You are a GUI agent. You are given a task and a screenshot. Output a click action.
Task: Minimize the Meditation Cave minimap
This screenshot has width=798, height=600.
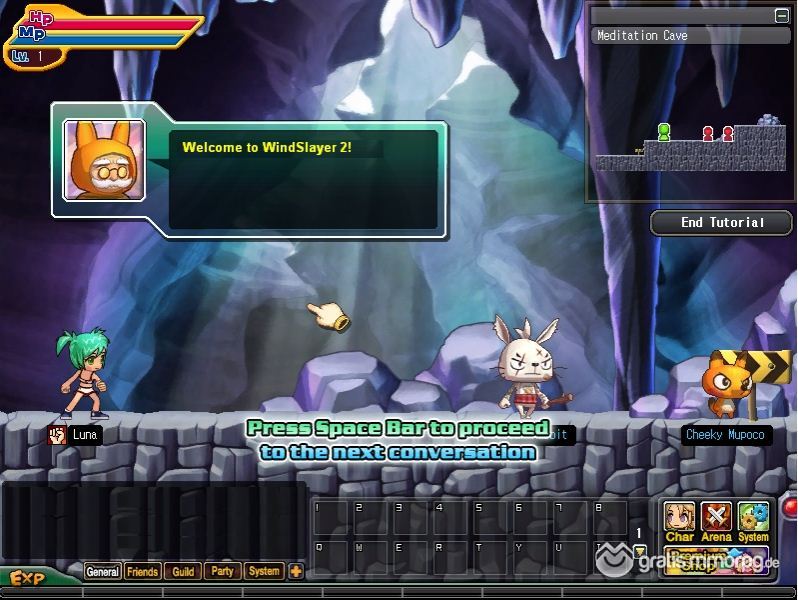(781, 16)
